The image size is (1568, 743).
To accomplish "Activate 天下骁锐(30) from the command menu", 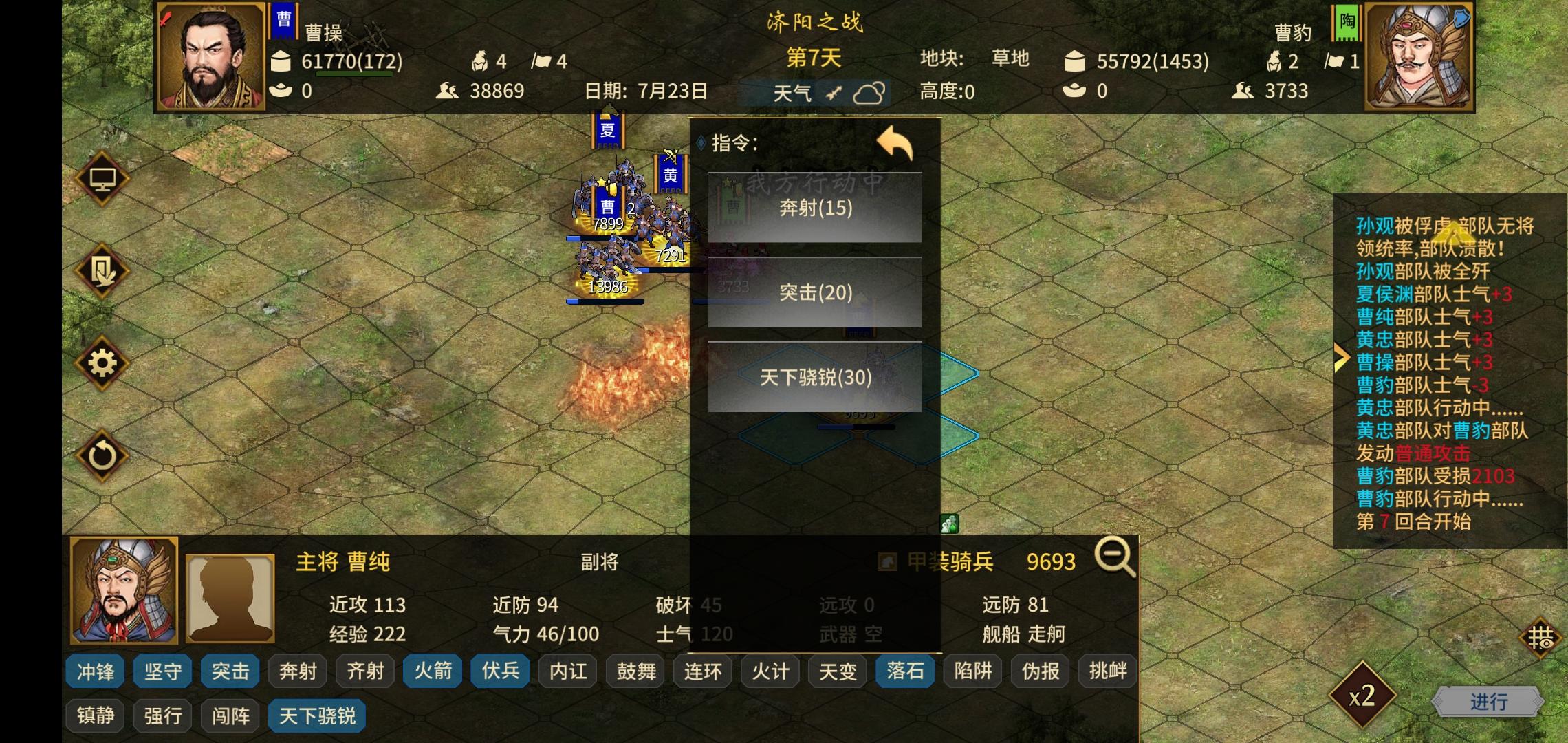I will coord(816,378).
